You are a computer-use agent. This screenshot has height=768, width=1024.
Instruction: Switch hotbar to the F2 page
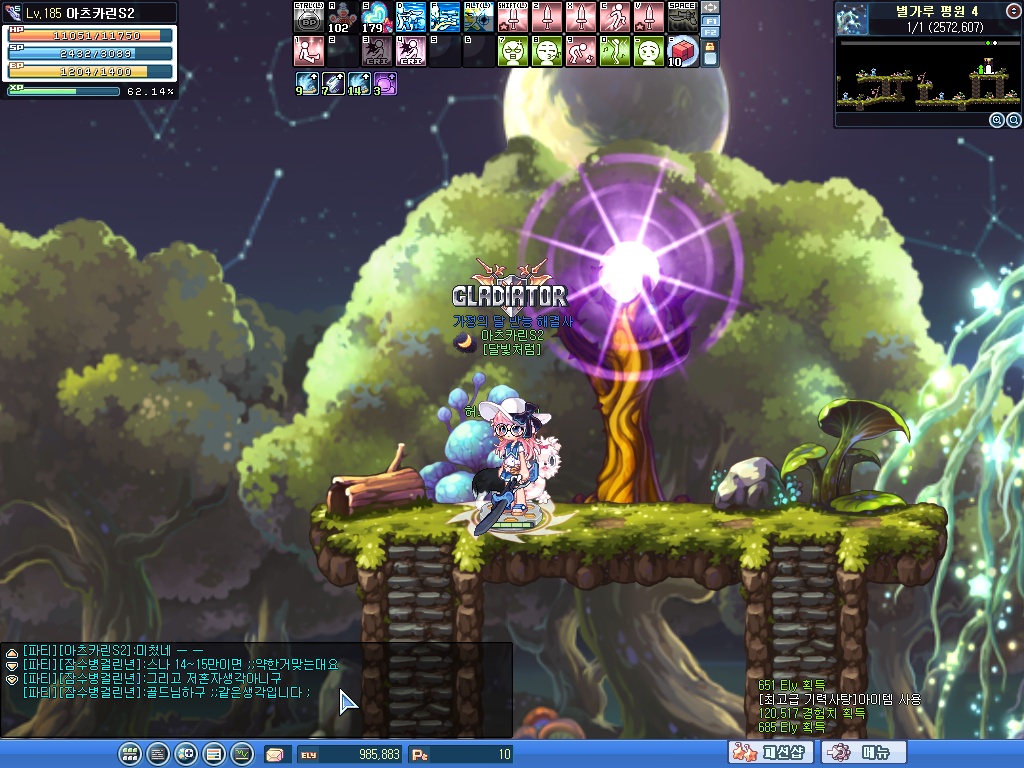click(710, 32)
